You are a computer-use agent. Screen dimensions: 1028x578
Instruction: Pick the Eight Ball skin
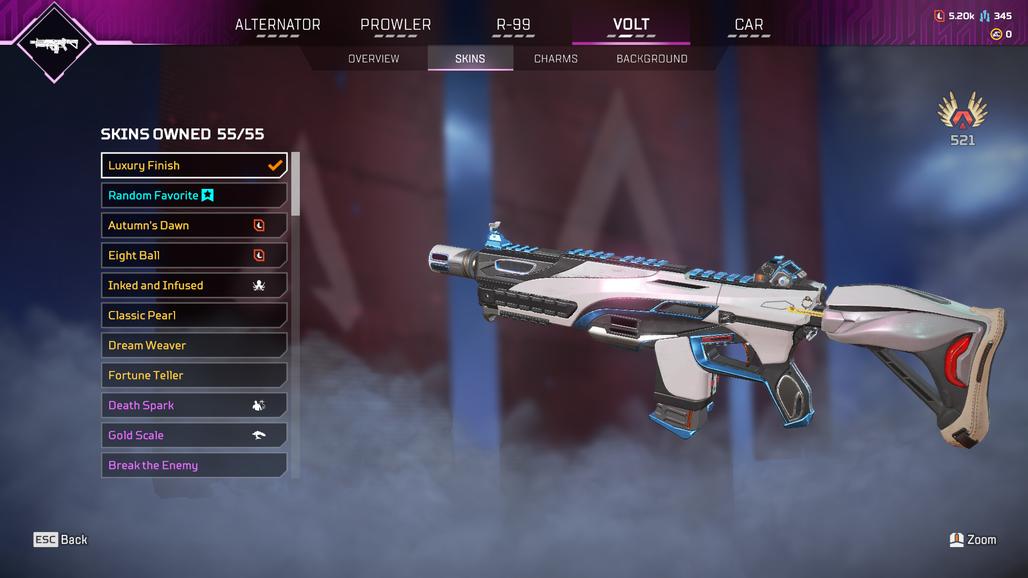(194, 255)
